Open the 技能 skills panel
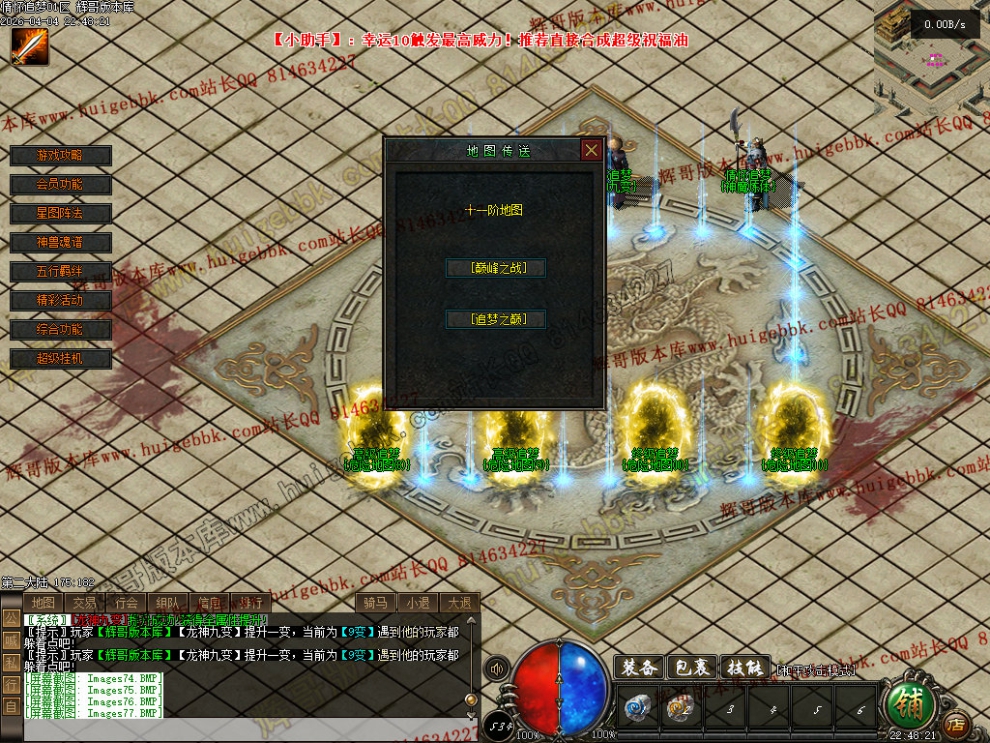 [x=744, y=667]
